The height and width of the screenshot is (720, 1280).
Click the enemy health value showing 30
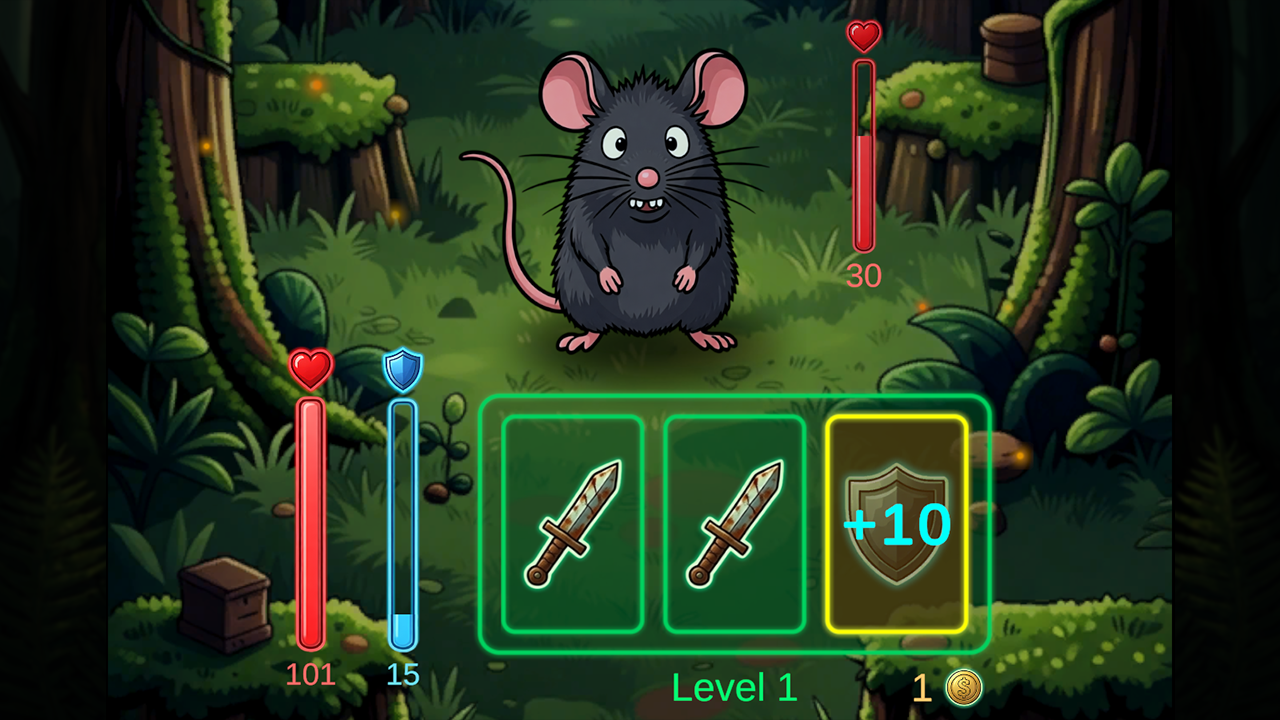pos(864,277)
